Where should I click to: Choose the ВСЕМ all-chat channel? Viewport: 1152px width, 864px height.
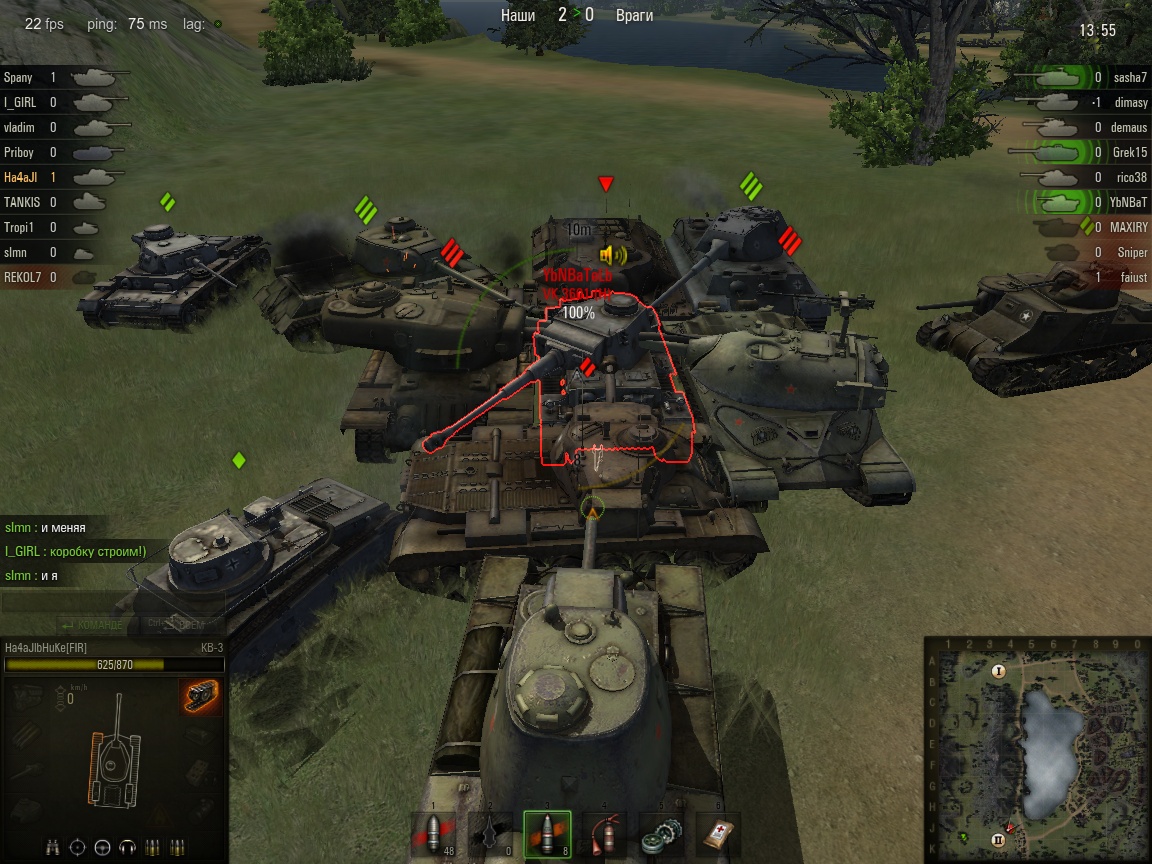[176, 625]
